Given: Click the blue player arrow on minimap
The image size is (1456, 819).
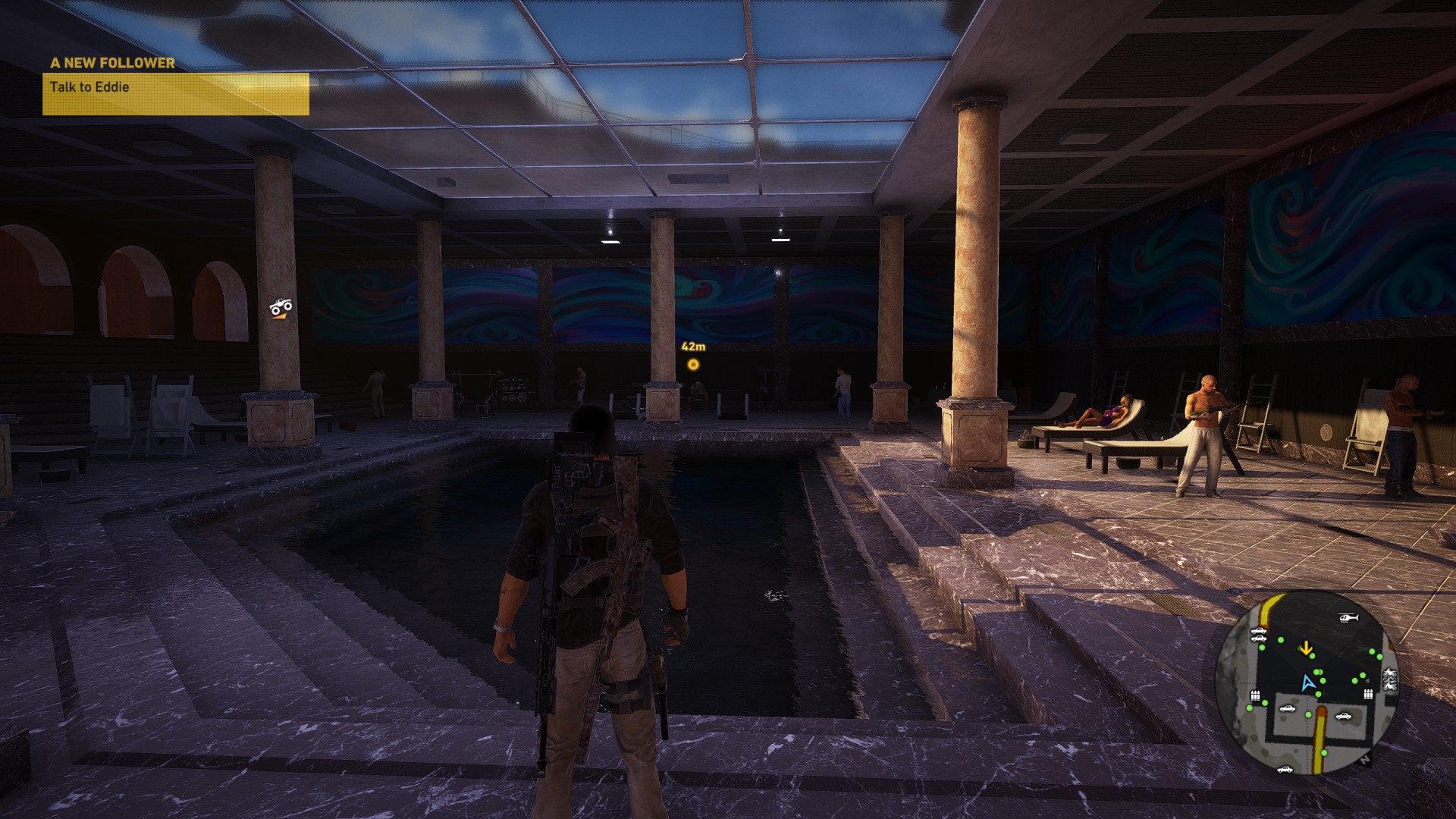Looking at the screenshot, I should pos(1306,683).
